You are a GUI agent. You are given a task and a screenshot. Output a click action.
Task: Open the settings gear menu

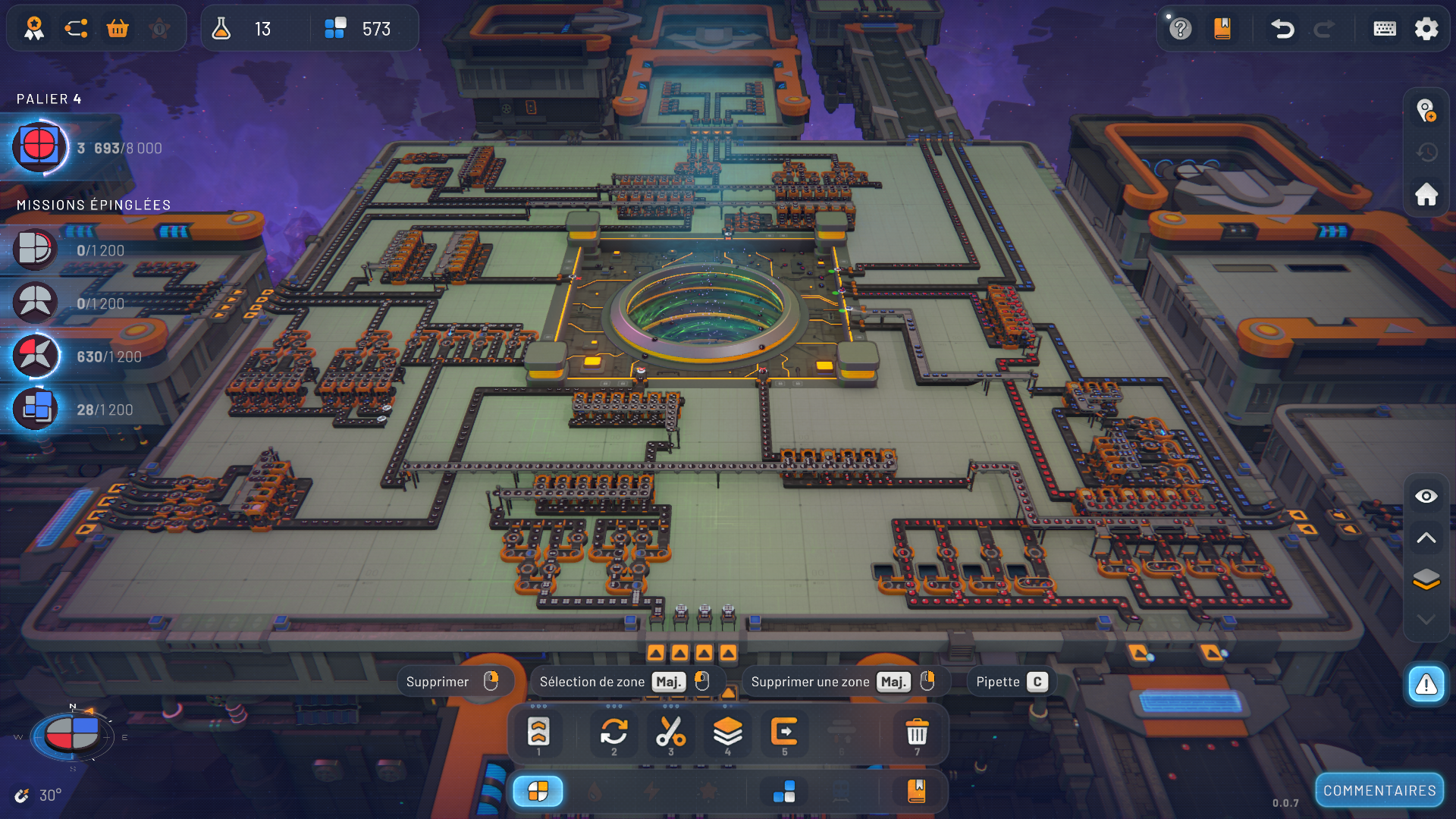(x=1426, y=29)
